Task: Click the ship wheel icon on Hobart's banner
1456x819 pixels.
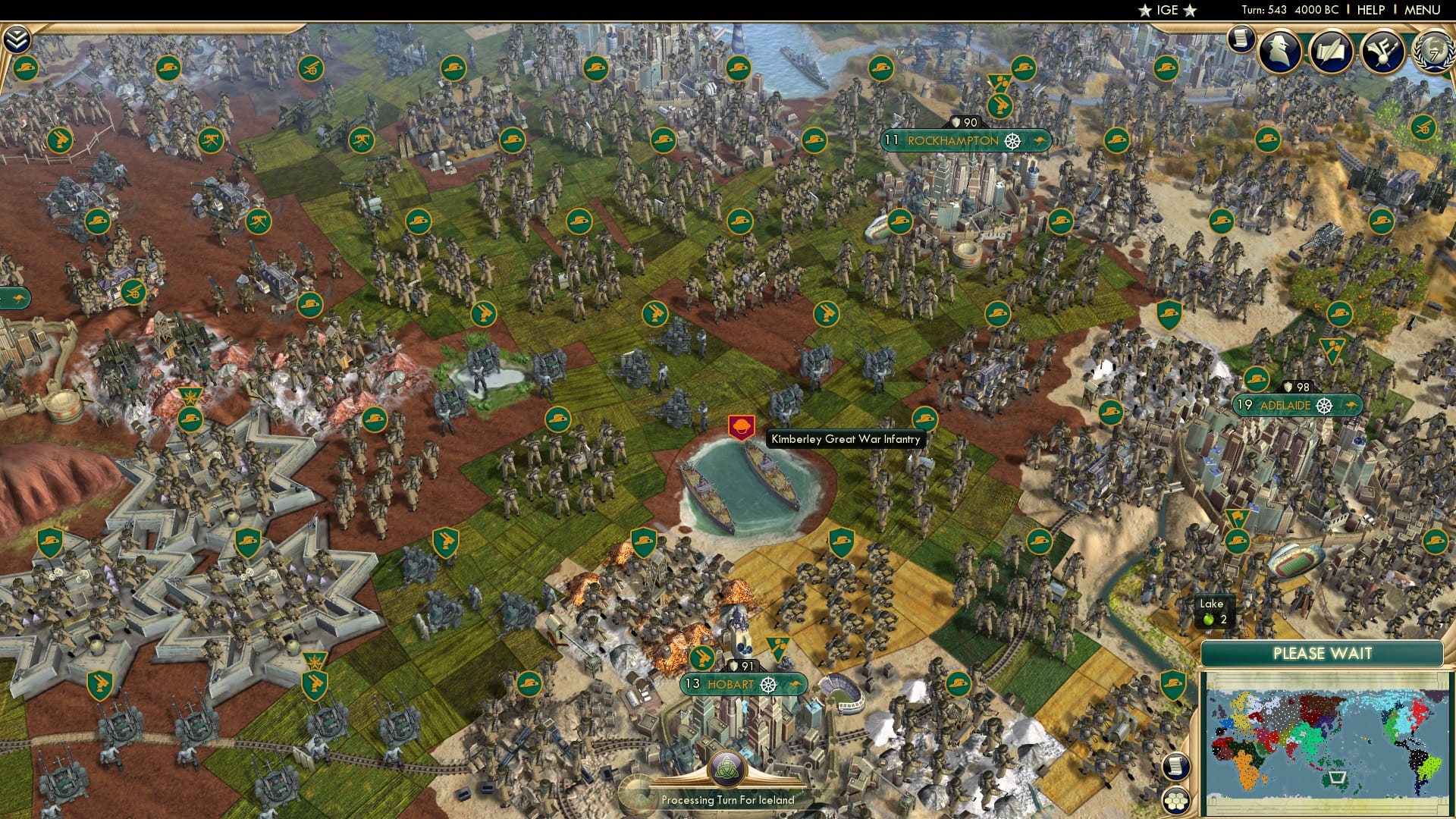Action: coord(770,684)
